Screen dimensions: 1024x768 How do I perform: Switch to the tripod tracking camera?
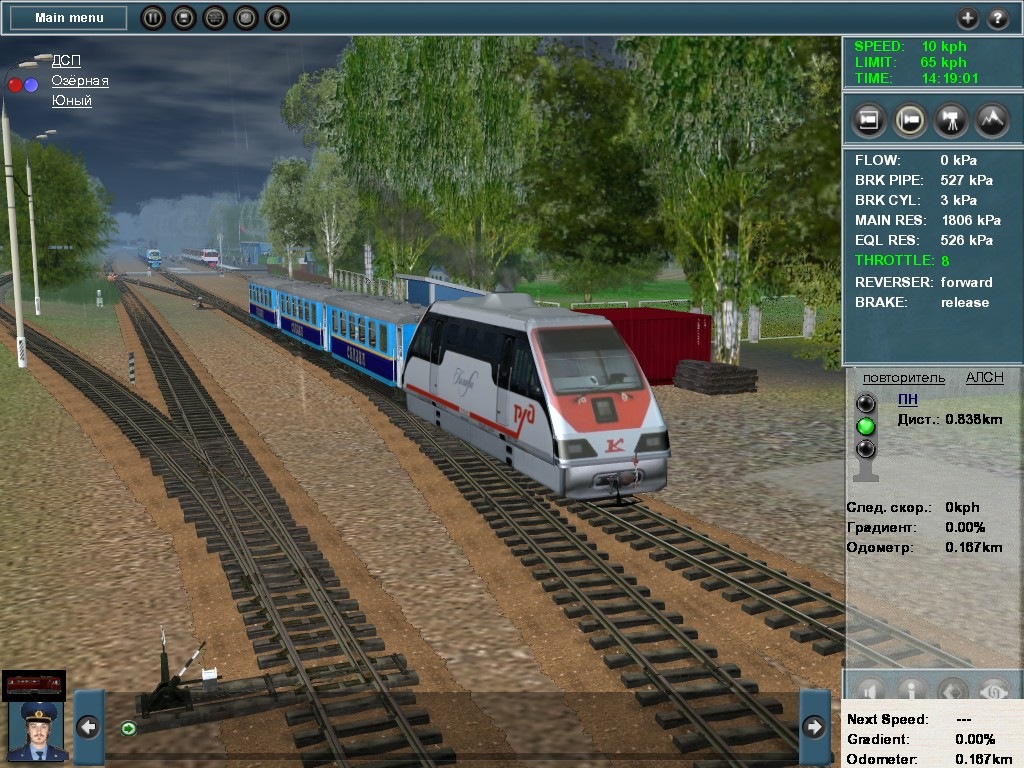click(x=950, y=120)
